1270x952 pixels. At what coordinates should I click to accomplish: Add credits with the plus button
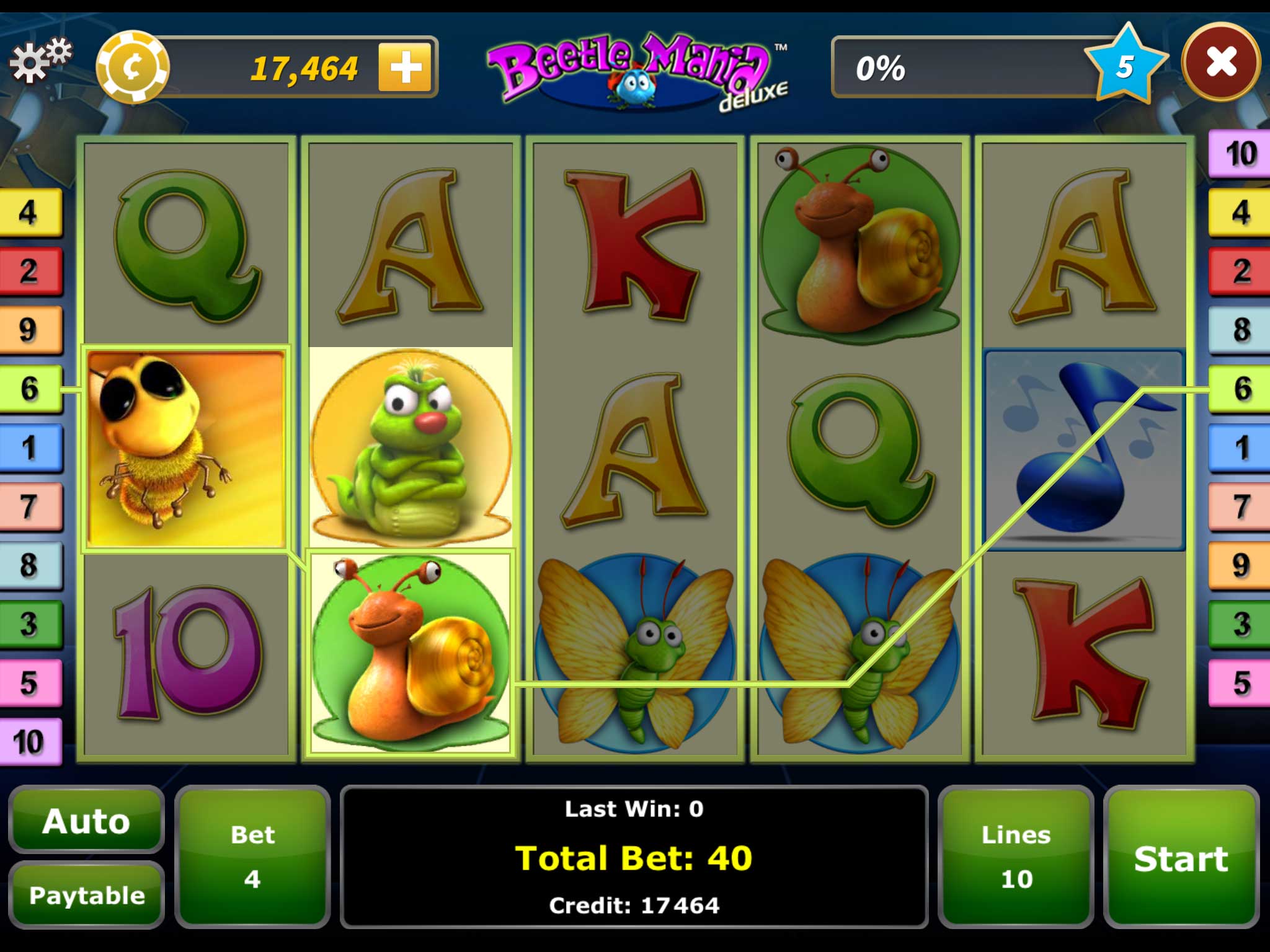[405, 68]
